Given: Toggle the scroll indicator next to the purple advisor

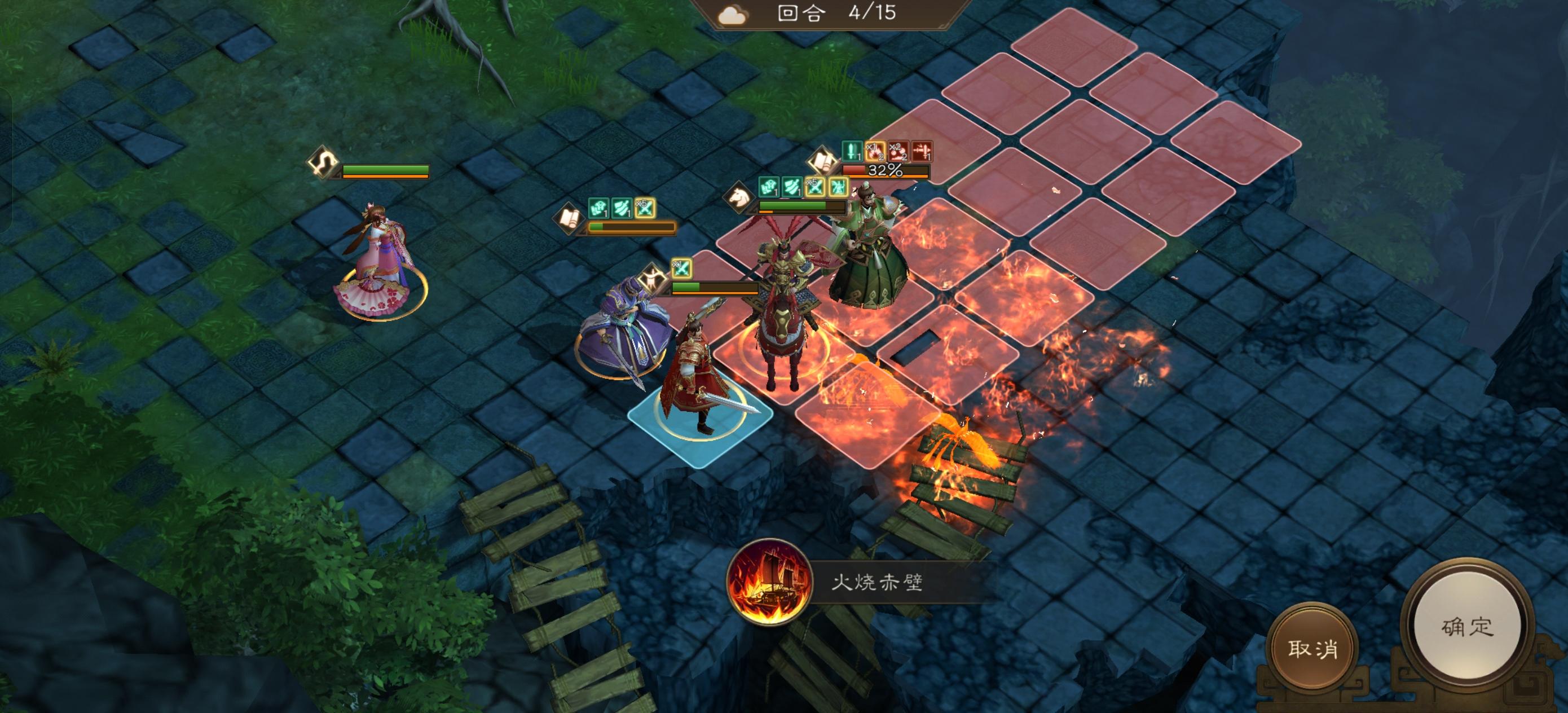Looking at the screenshot, I should [569, 223].
